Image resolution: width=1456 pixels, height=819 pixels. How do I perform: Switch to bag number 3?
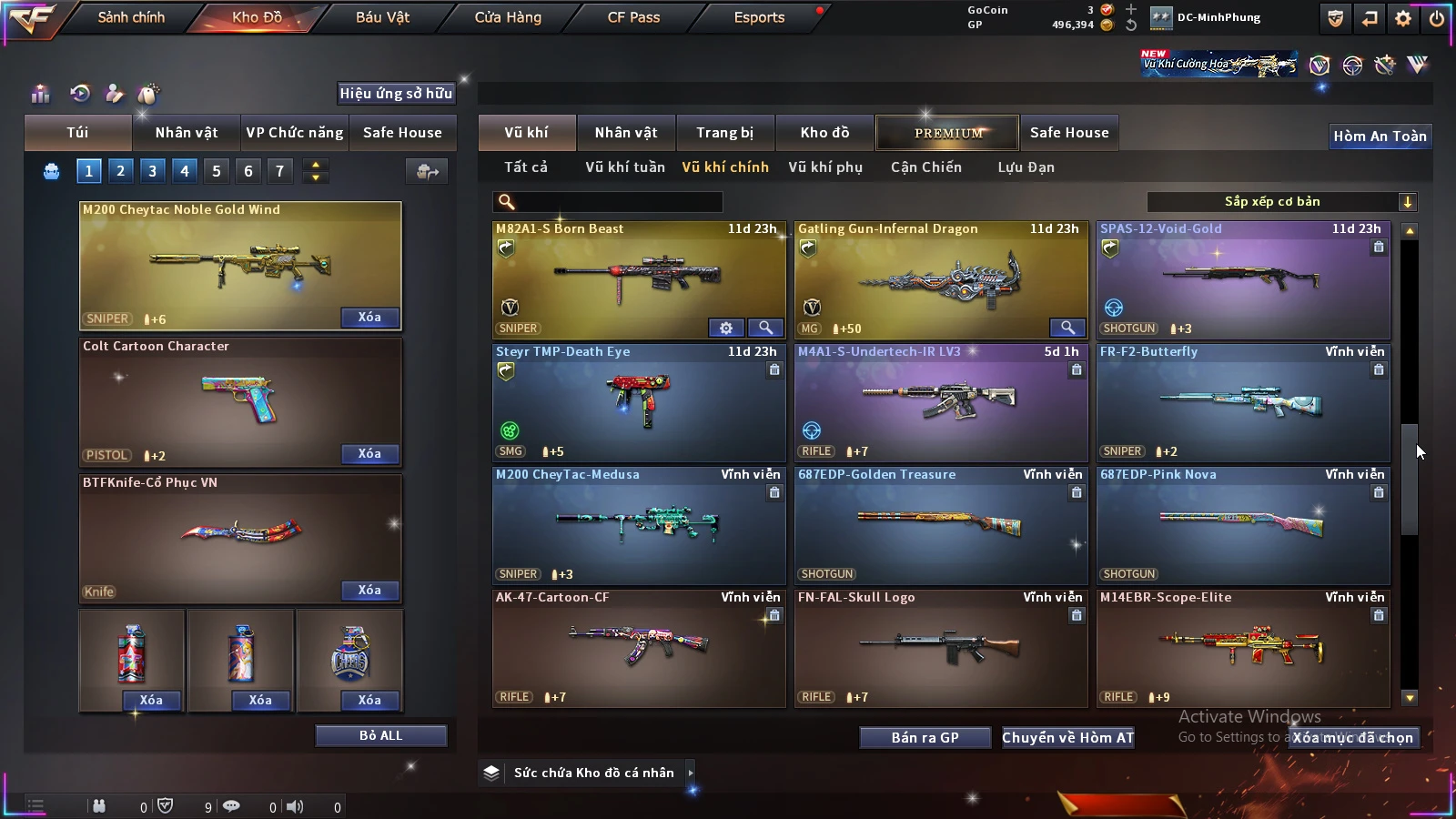point(152,170)
